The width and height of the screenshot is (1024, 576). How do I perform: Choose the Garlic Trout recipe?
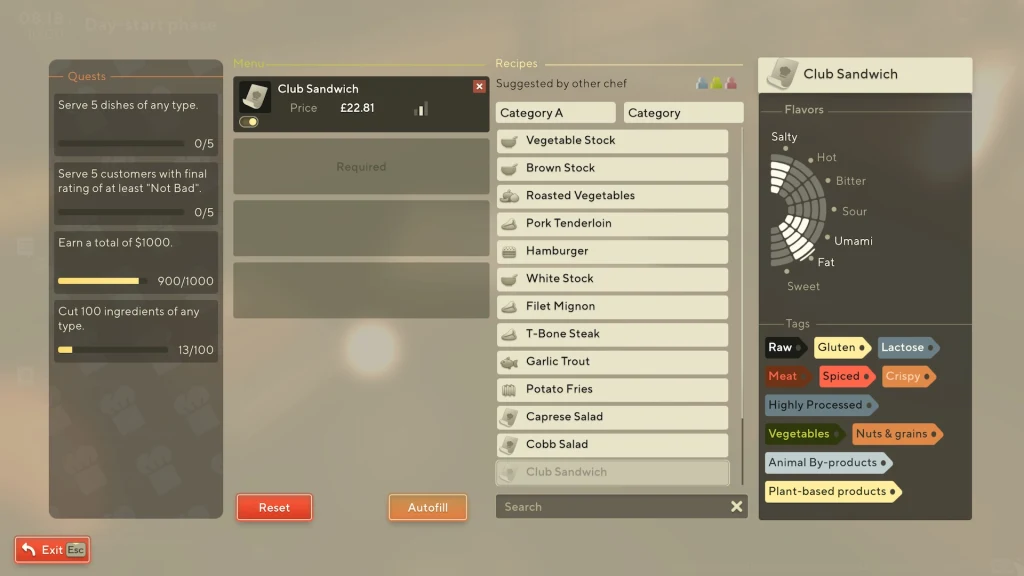(x=612, y=362)
